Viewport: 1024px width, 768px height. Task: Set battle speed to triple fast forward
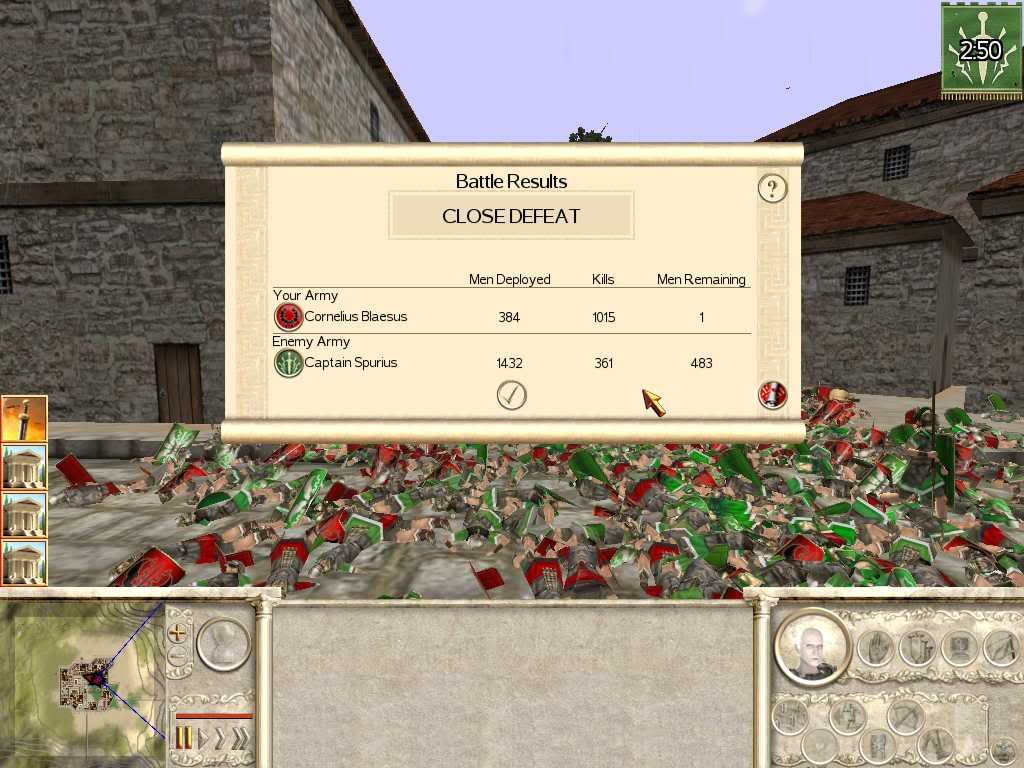(x=241, y=739)
